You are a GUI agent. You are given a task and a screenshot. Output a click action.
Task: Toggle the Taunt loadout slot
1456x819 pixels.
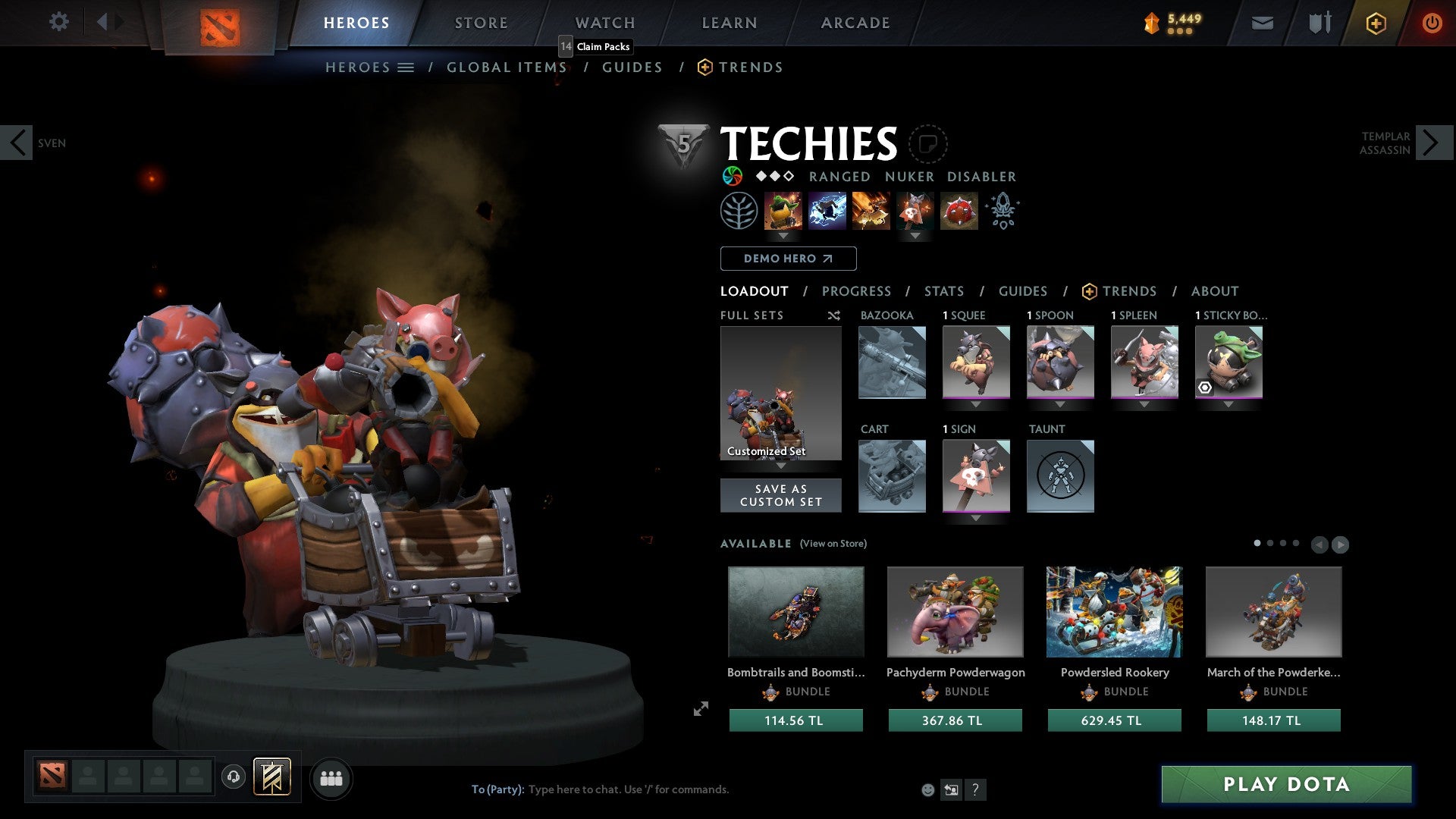click(x=1061, y=476)
